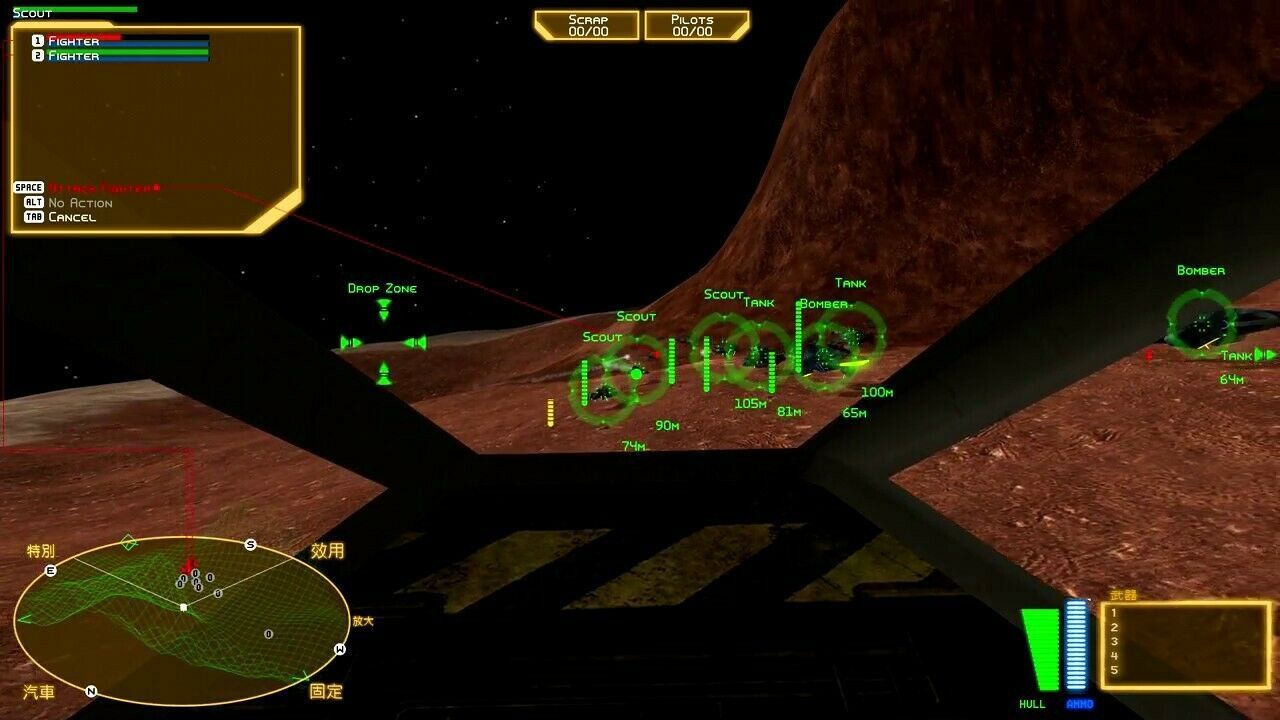Target the Bomber with the 64m marker
The image size is (1280, 720).
1201,322
